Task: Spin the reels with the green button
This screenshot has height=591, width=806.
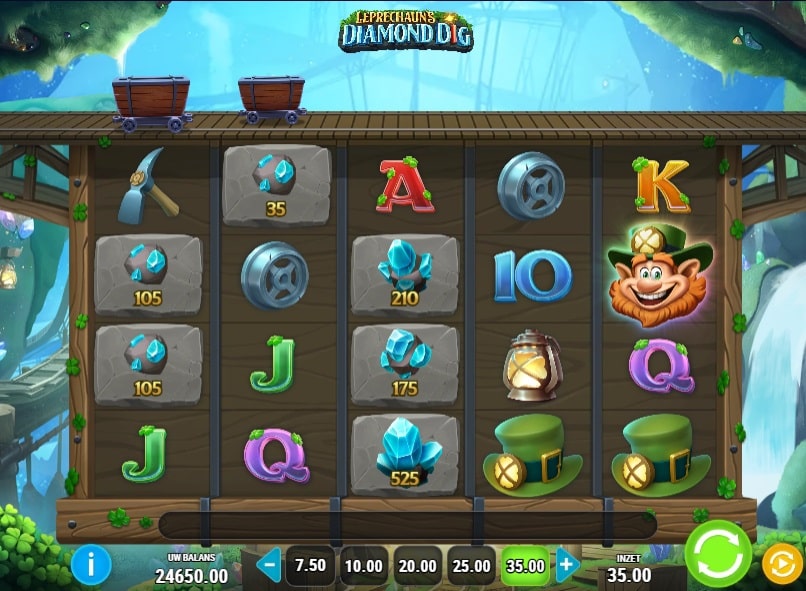Action: pyautogui.click(x=718, y=554)
